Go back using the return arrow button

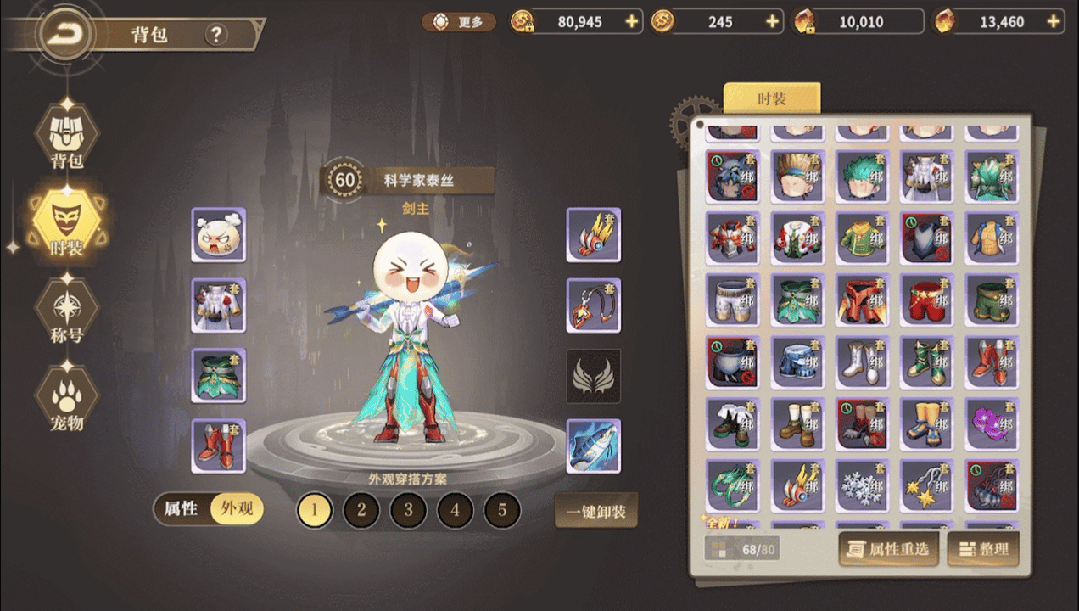(65, 35)
